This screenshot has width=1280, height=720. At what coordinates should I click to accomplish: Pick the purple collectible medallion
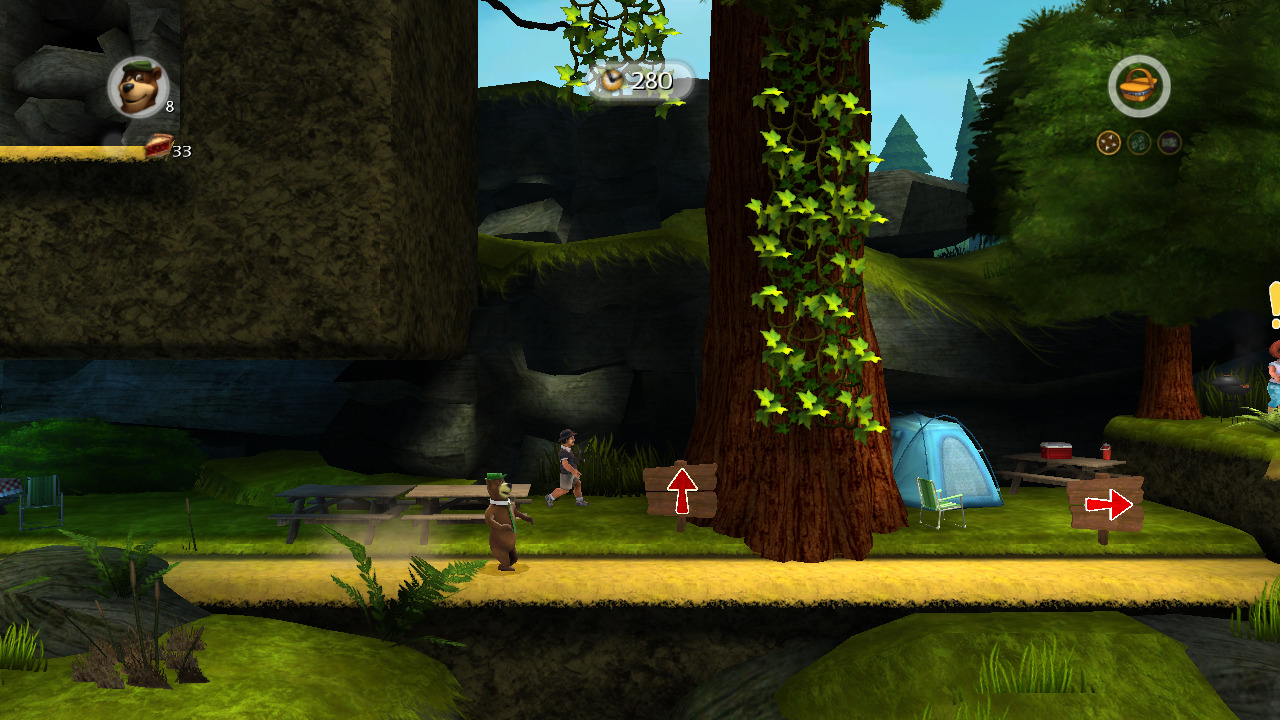pos(1169,143)
